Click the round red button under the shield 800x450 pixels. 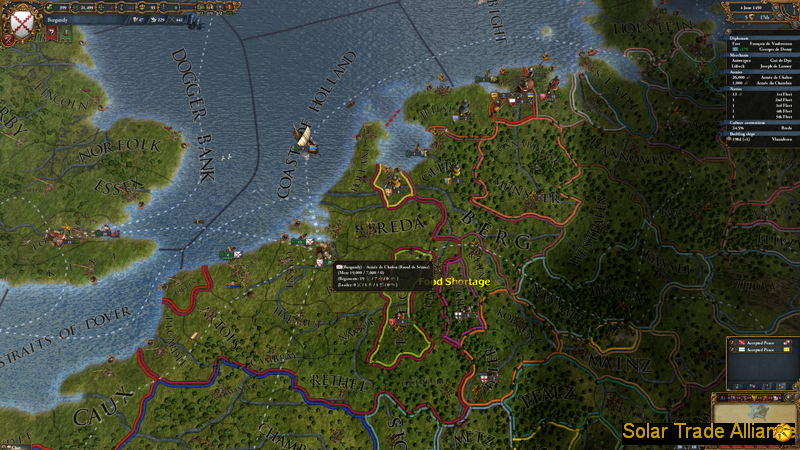click(7, 38)
